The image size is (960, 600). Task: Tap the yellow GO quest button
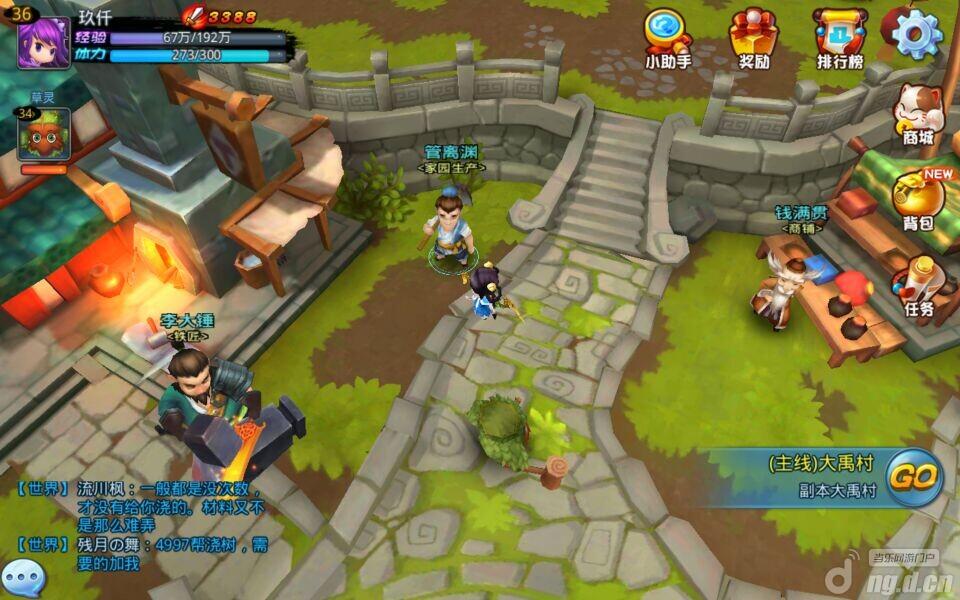[x=913, y=477]
